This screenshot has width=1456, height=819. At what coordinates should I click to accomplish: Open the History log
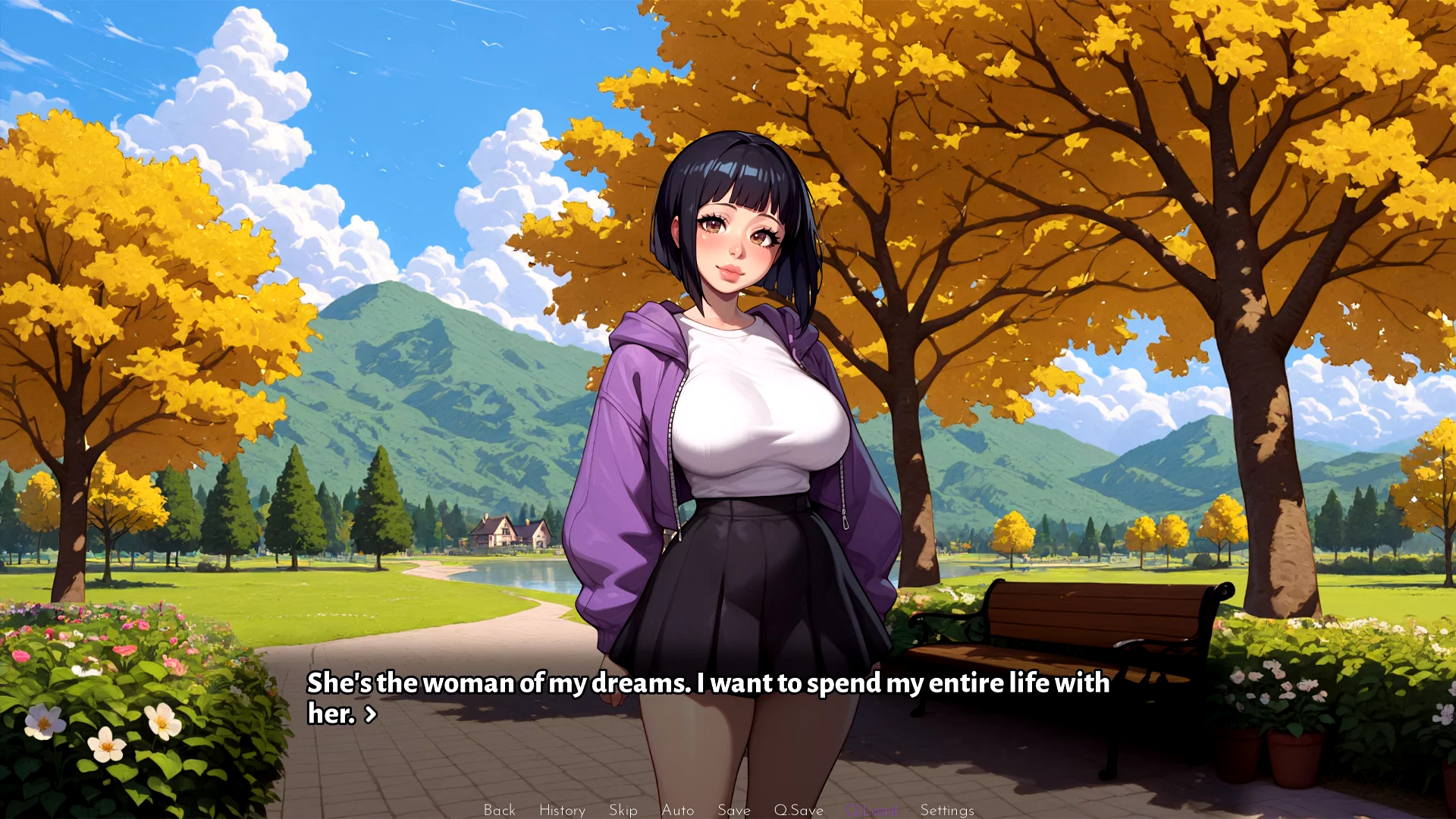562,810
